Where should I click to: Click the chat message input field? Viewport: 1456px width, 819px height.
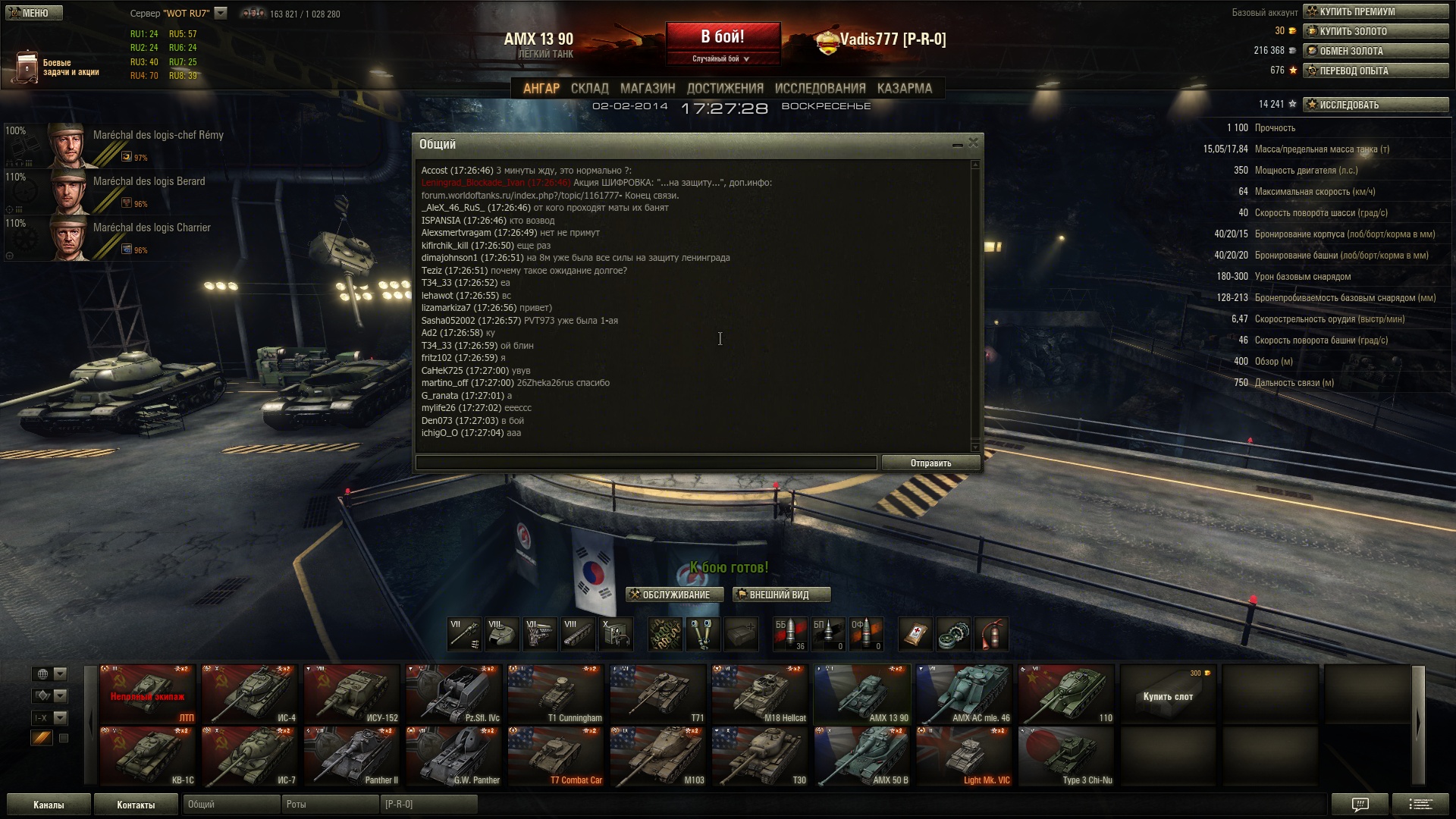[x=645, y=463]
